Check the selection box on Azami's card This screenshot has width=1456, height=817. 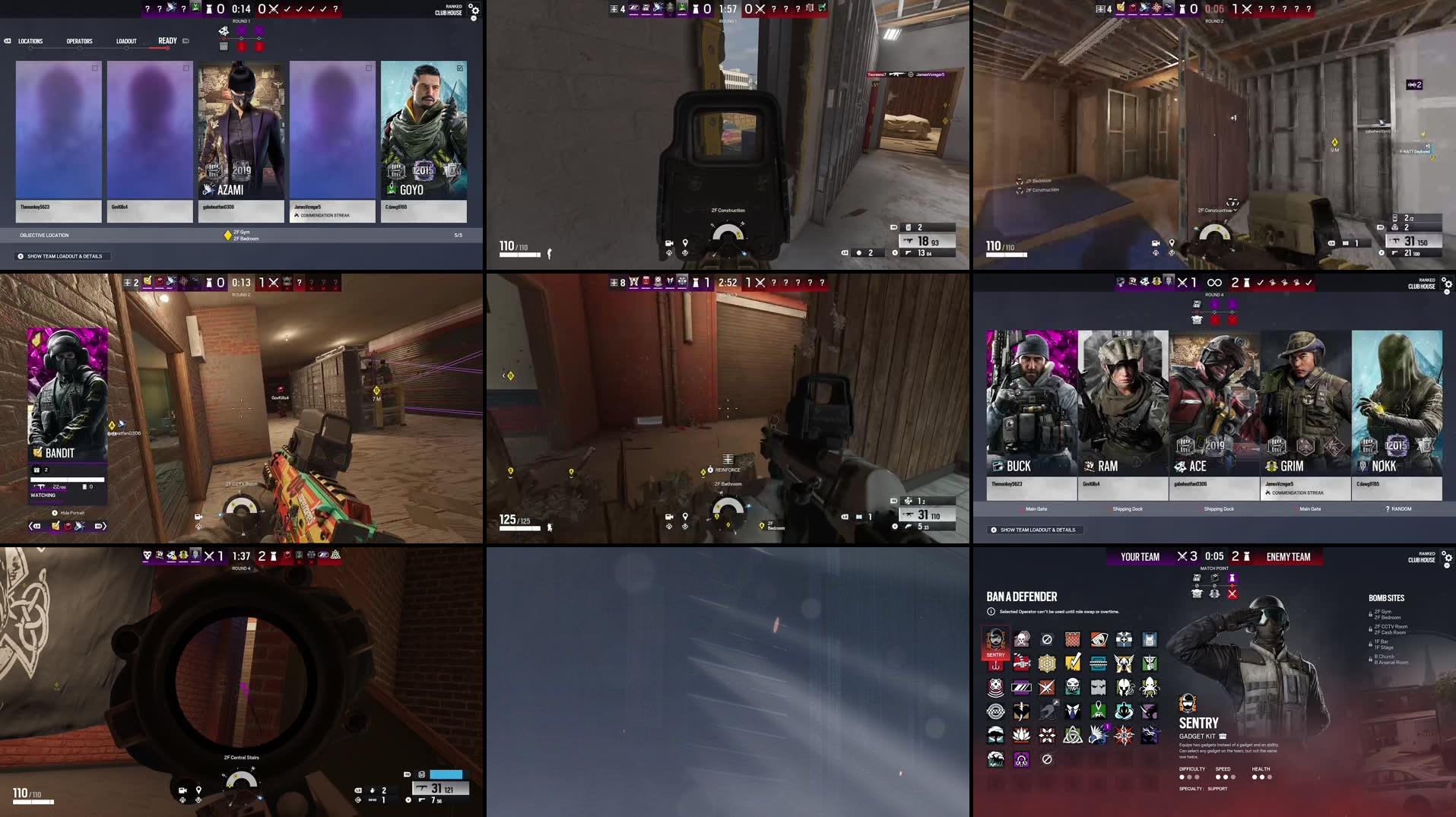tap(278, 67)
